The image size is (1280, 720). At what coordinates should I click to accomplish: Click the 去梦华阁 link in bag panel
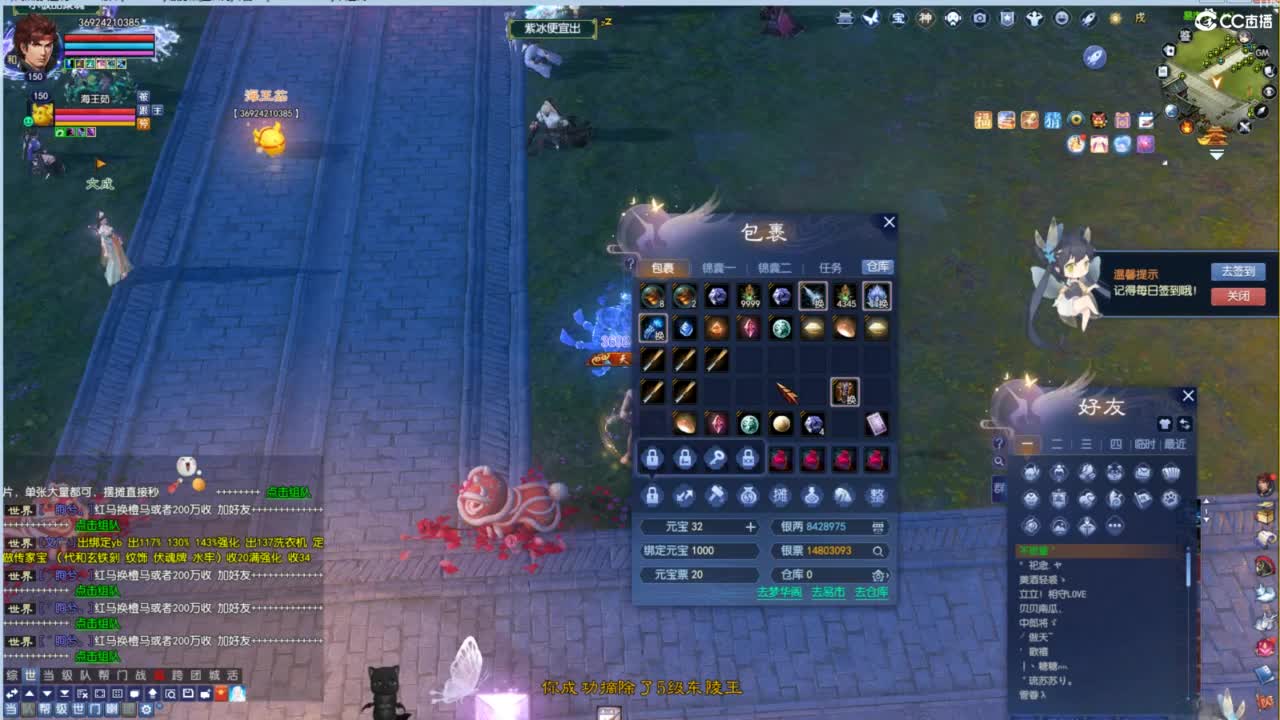coord(778,593)
